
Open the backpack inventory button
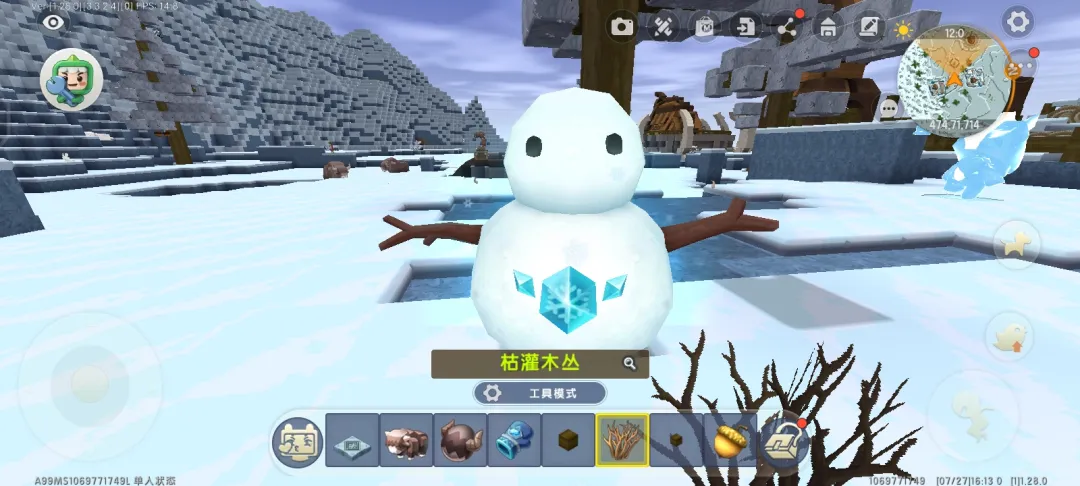785,440
